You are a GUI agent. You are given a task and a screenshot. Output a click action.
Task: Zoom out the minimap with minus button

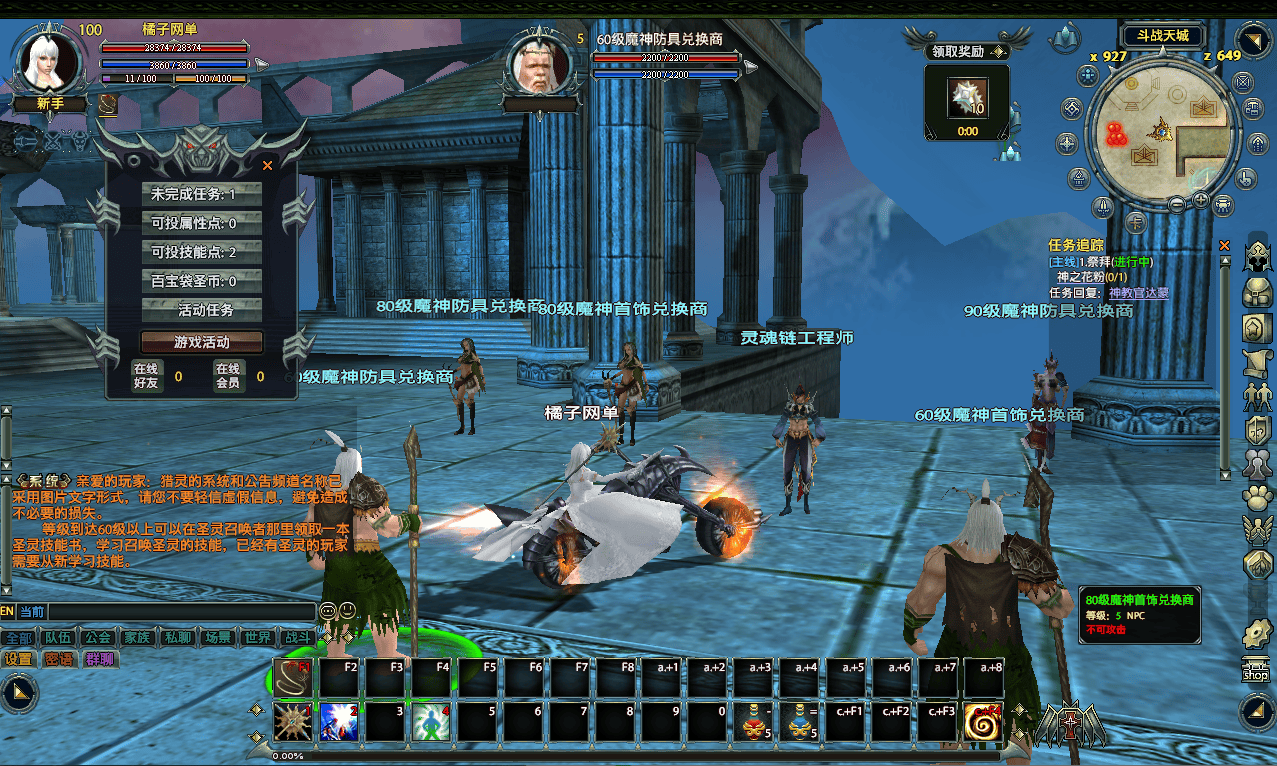click(1176, 204)
